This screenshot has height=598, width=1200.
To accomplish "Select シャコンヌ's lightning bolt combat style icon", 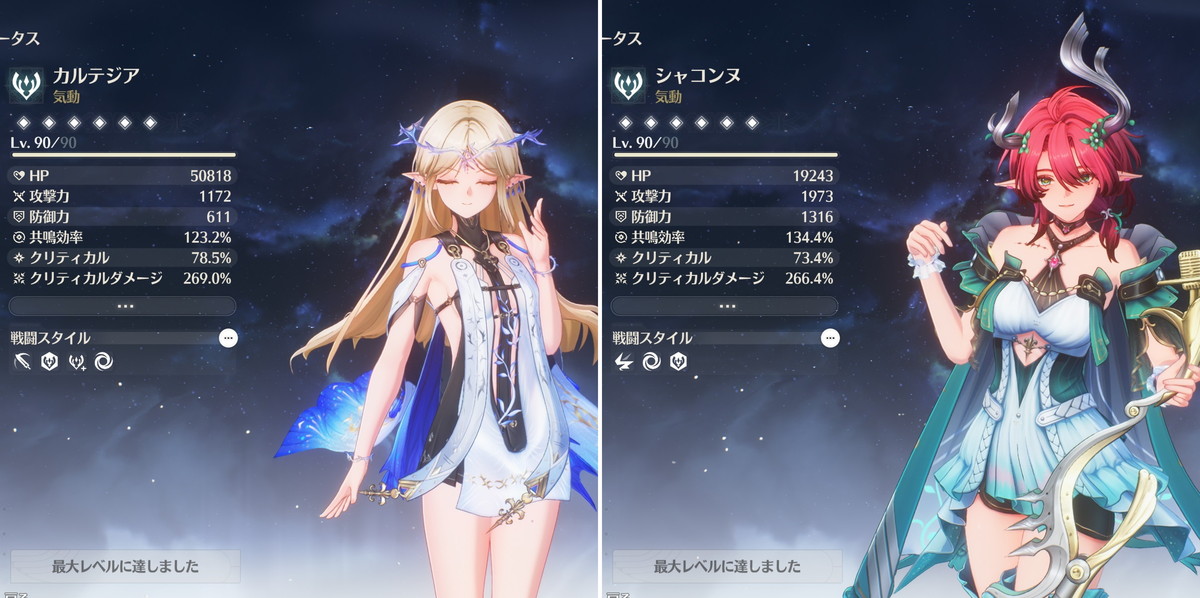I will pos(624,361).
